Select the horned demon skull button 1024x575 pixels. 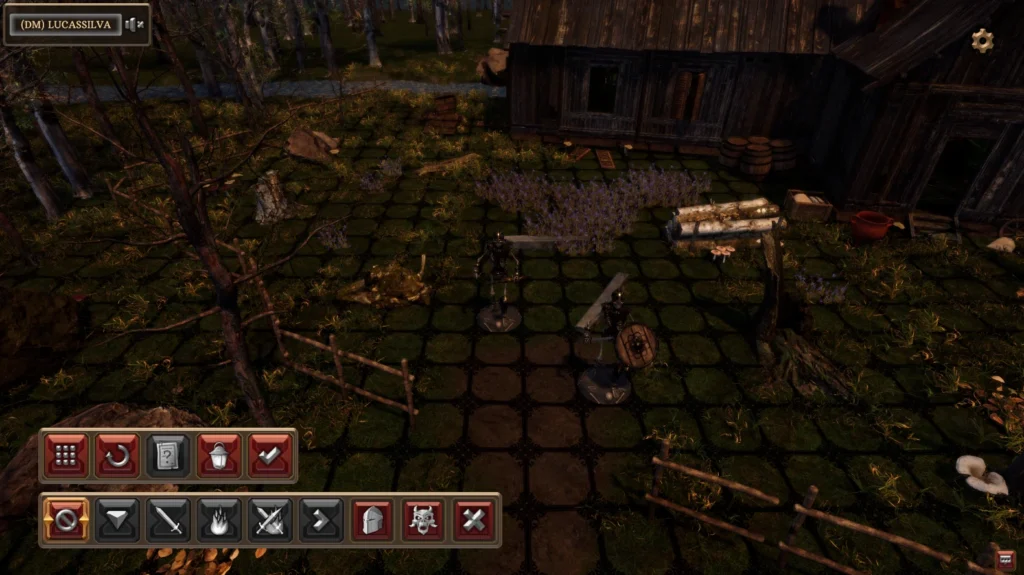pyautogui.click(x=423, y=520)
